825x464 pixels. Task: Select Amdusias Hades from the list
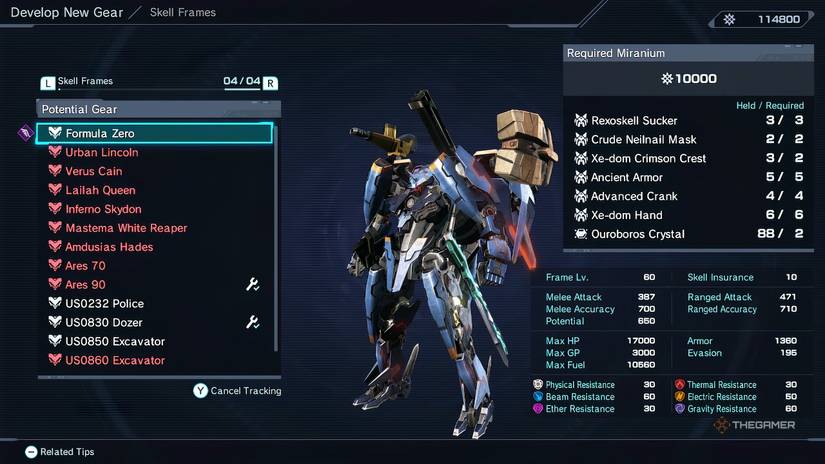[109, 247]
